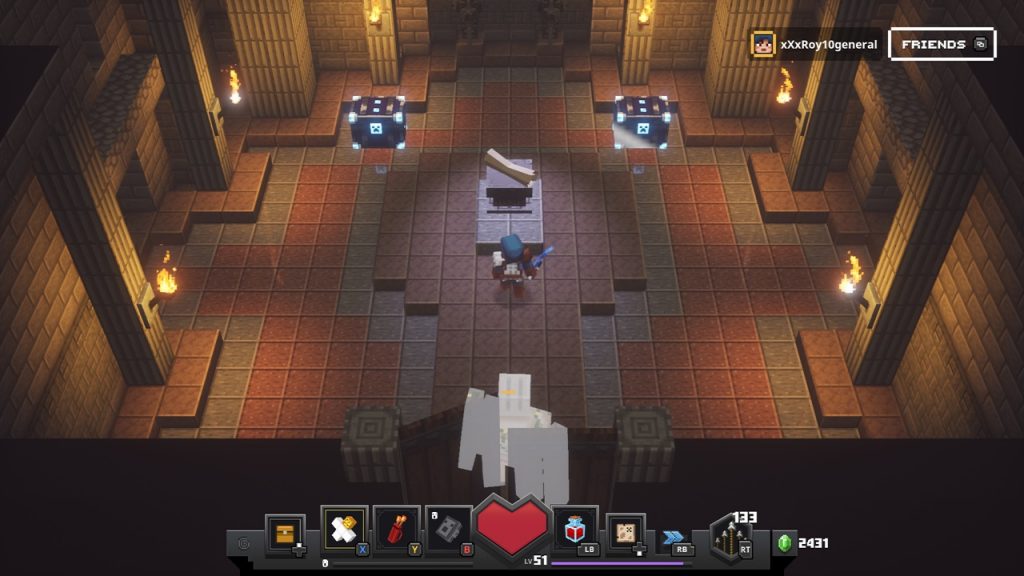This screenshot has width=1024, height=576.
Task: Trigger the grey cube artifact slot
Action: point(449,529)
